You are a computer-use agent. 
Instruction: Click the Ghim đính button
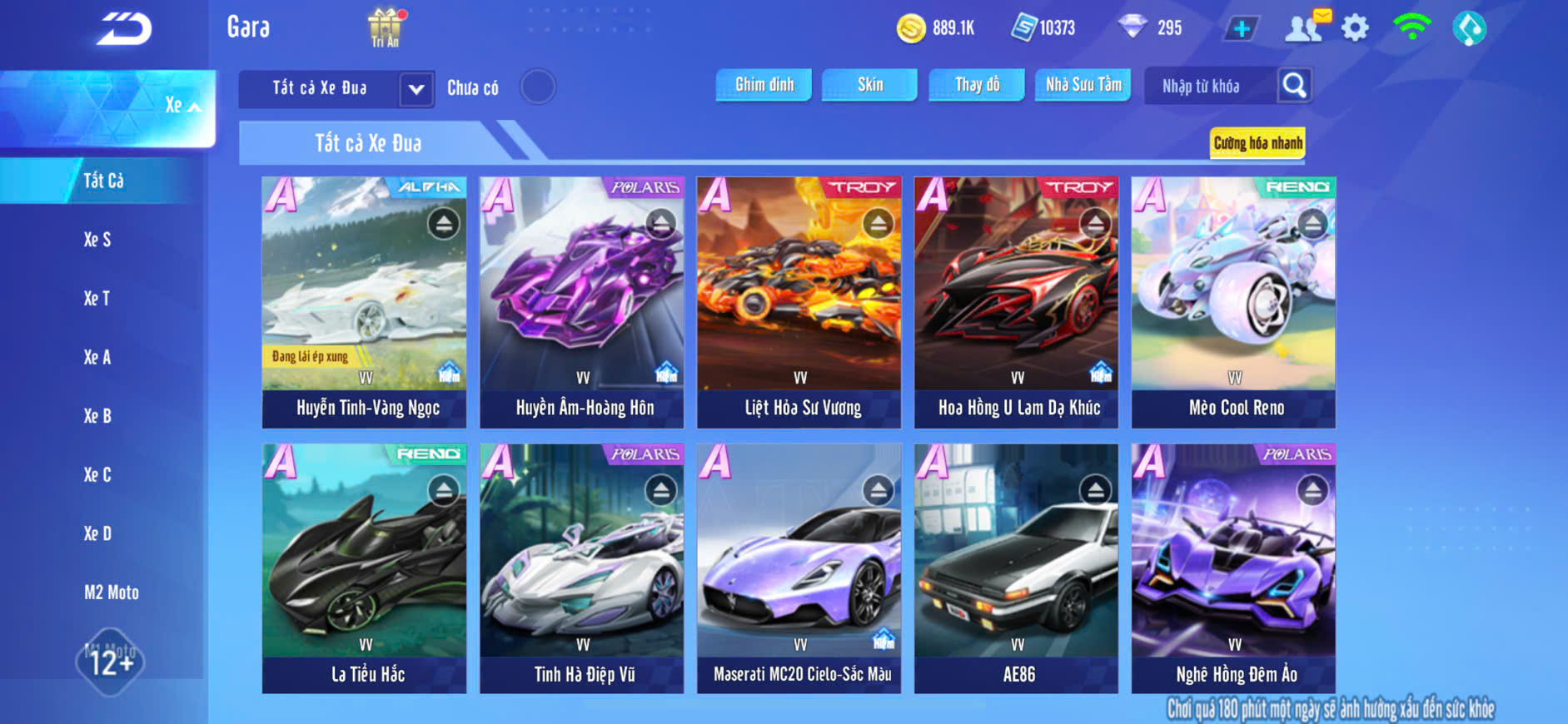(x=764, y=85)
